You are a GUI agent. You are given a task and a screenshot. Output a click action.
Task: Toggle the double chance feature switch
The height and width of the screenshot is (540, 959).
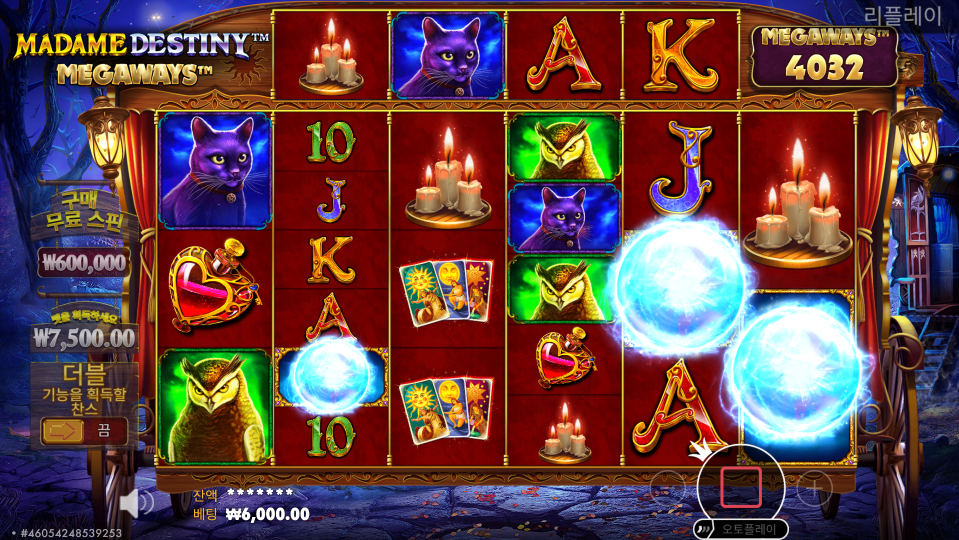tap(84, 431)
